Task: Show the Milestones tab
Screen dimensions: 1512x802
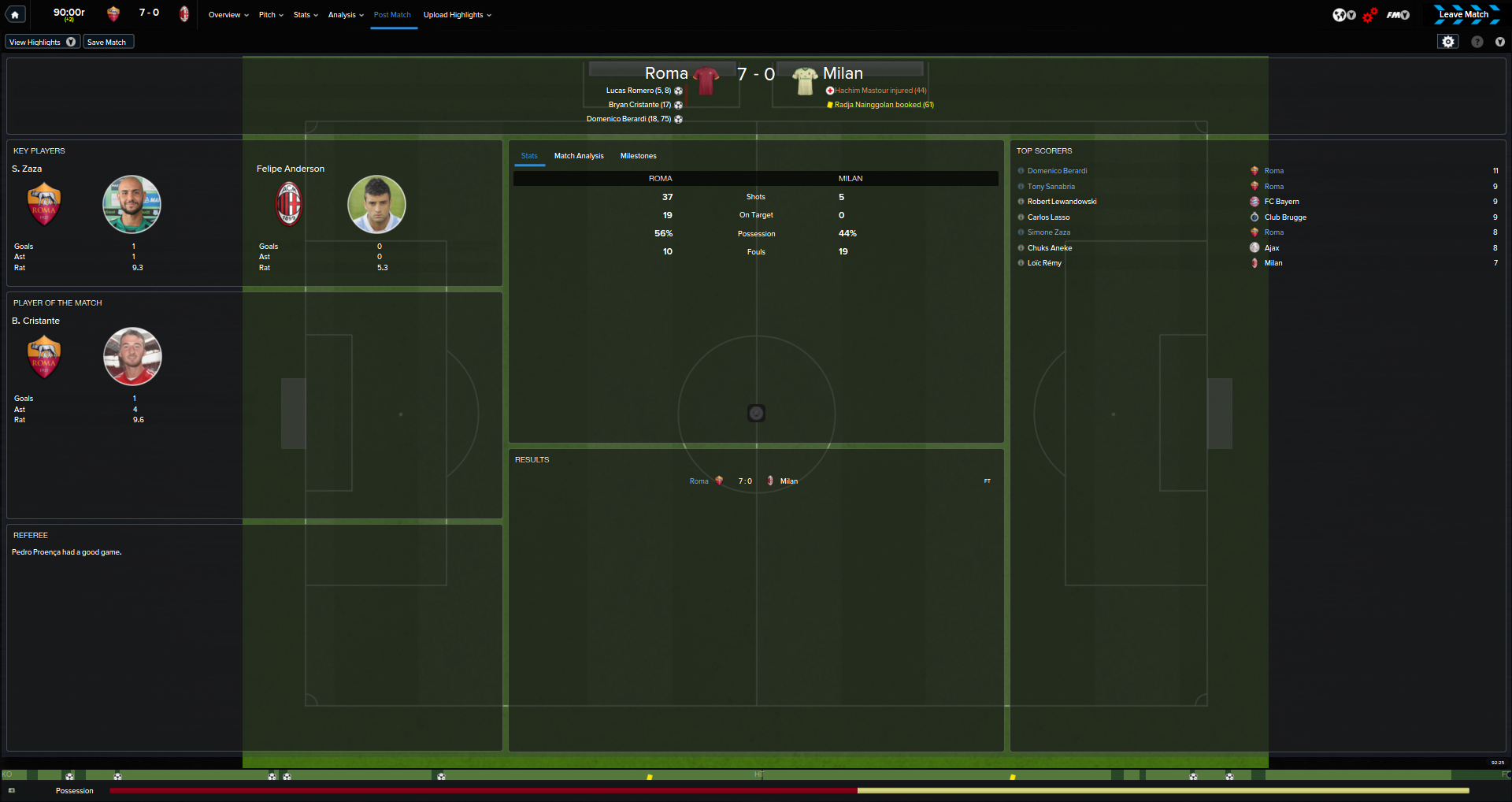Action: pos(638,156)
